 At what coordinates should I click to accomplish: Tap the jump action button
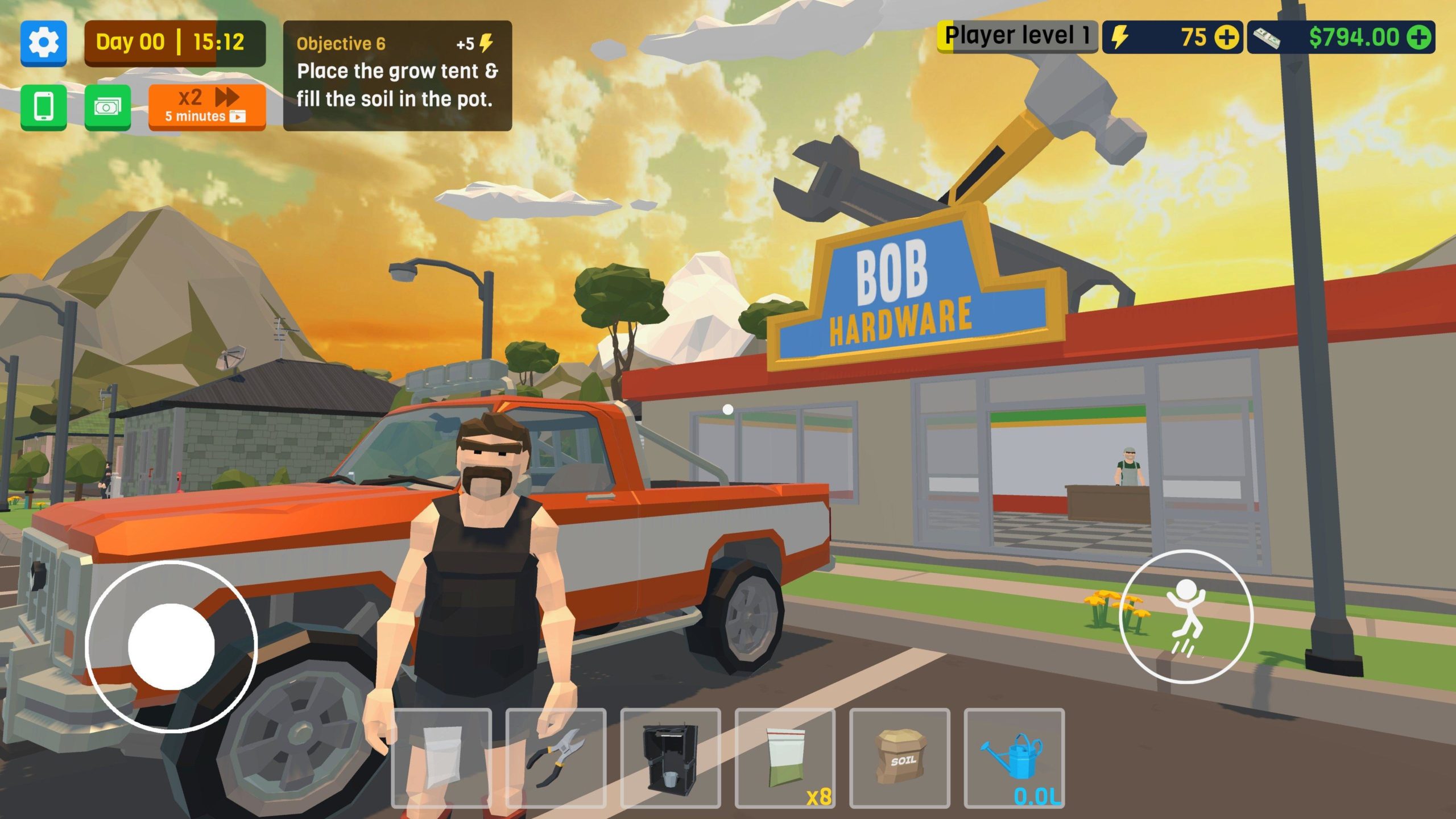tap(1186, 617)
